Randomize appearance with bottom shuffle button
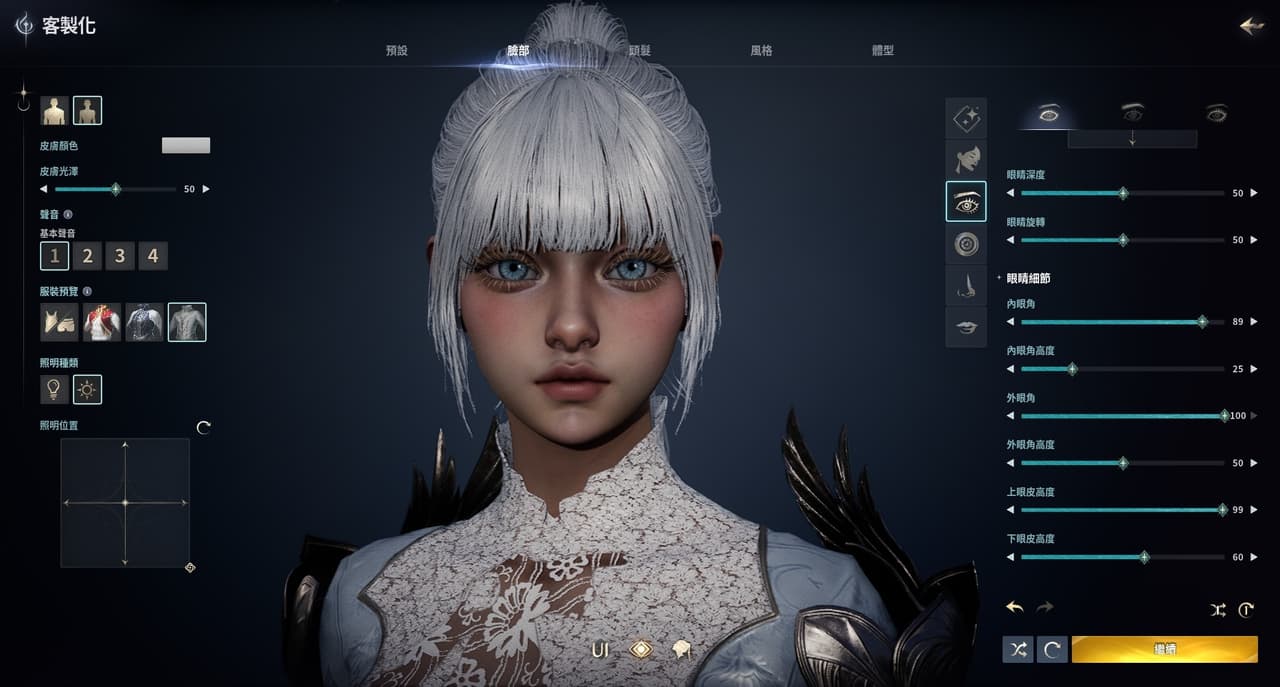The height and width of the screenshot is (687, 1280). click(1018, 650)
